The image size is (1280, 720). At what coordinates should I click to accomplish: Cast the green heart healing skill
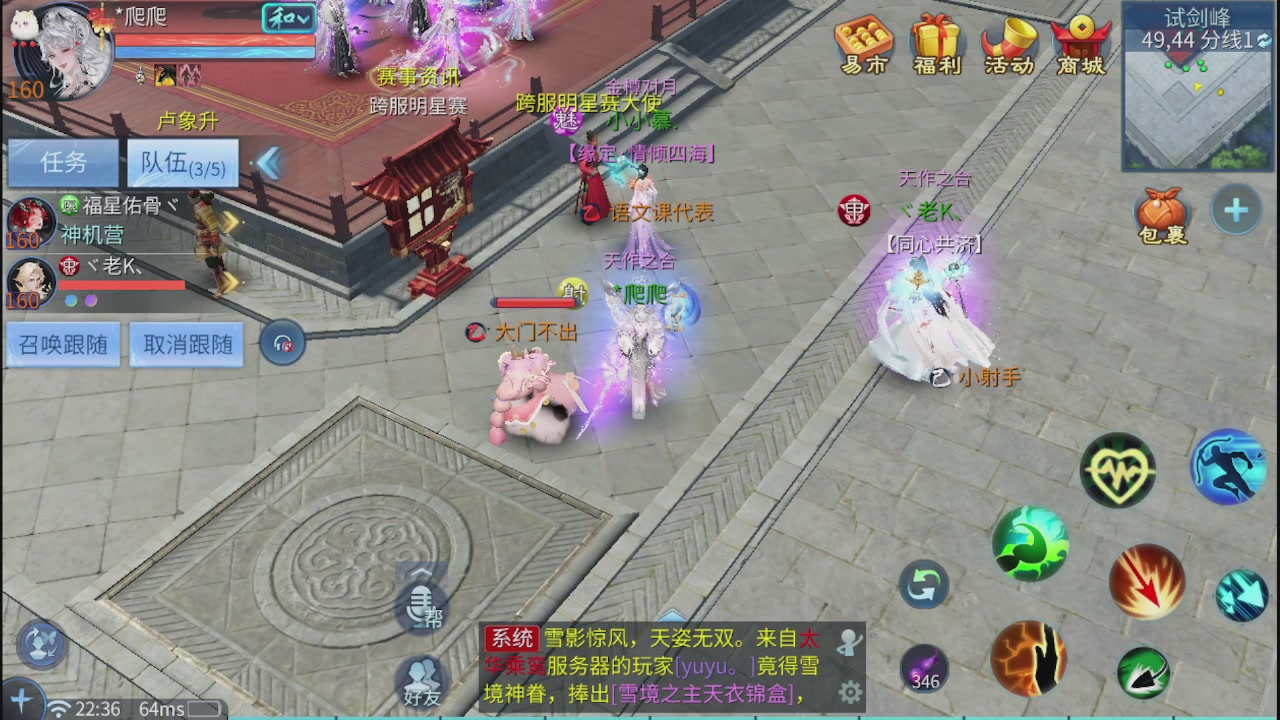(1118, 470)
